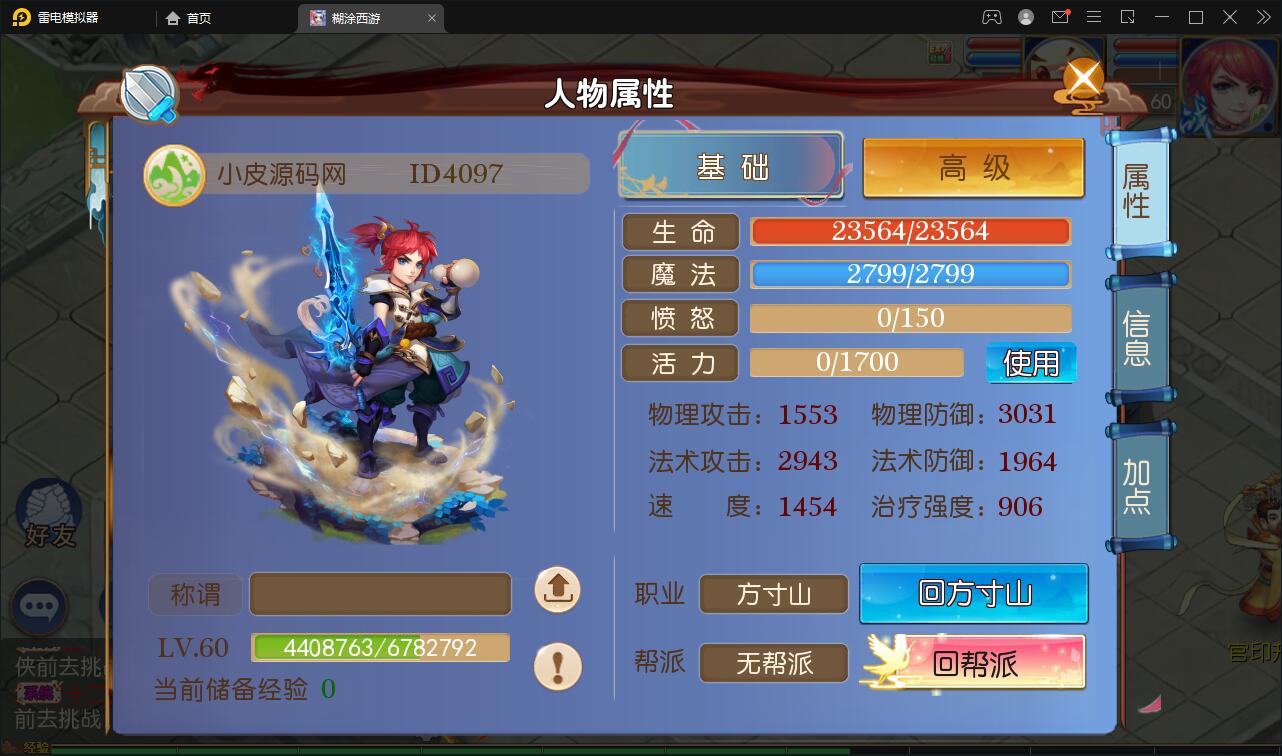Click the LV.60 experience progress bar
The width and height of the screenshot is (1282, 756).
(380, 647)
